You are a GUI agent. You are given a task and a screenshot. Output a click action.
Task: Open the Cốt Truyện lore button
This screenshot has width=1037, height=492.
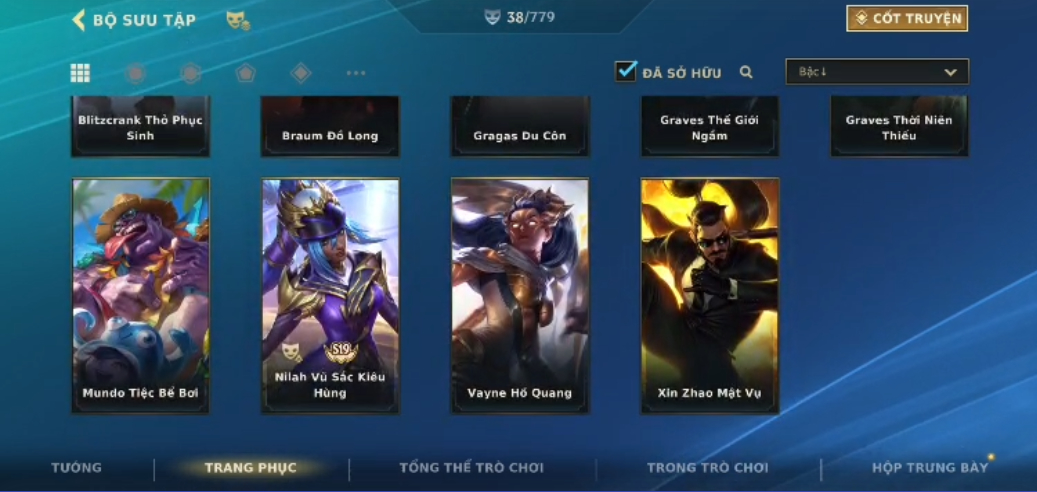(907, 18)
